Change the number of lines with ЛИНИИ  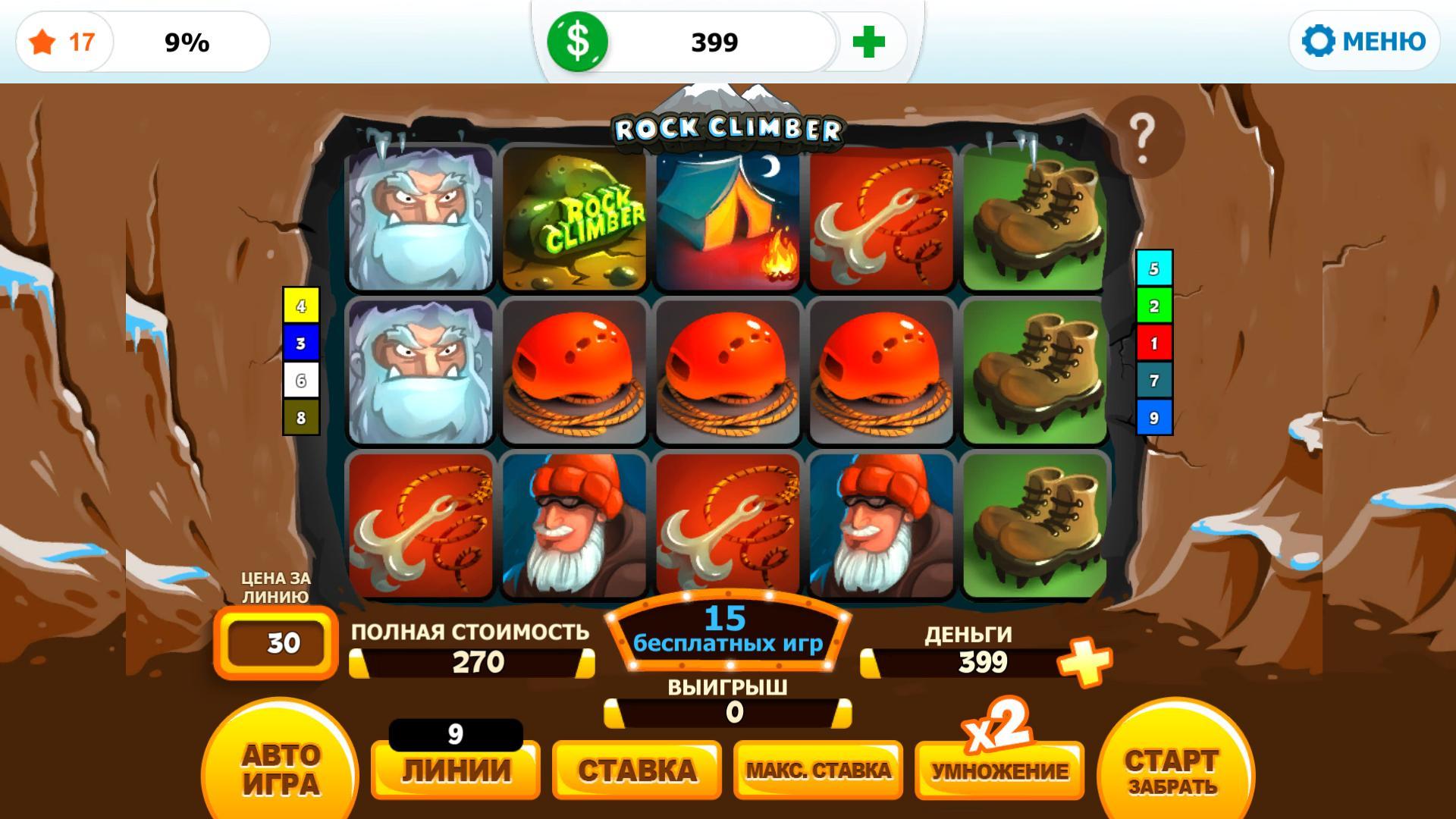click(455, 770)
